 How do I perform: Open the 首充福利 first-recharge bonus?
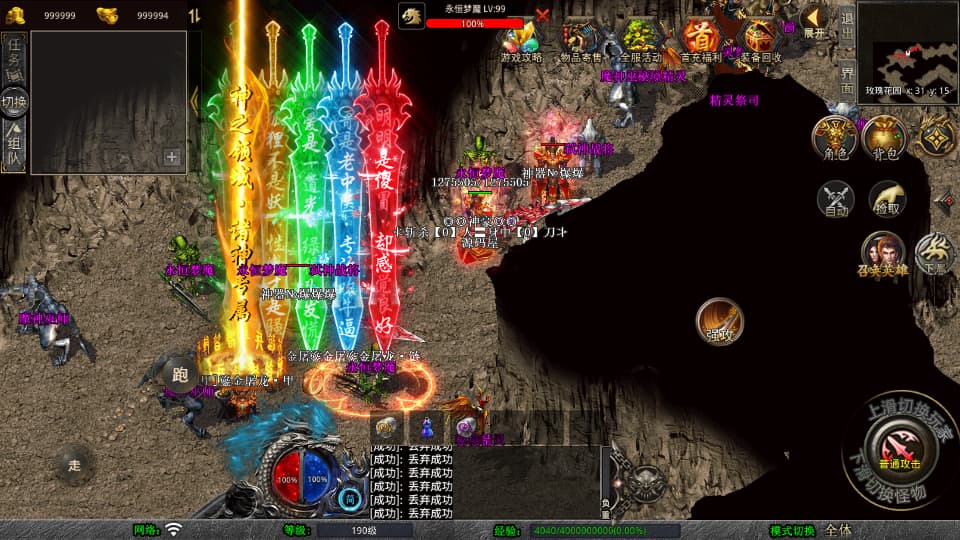(x=700, y=38)
